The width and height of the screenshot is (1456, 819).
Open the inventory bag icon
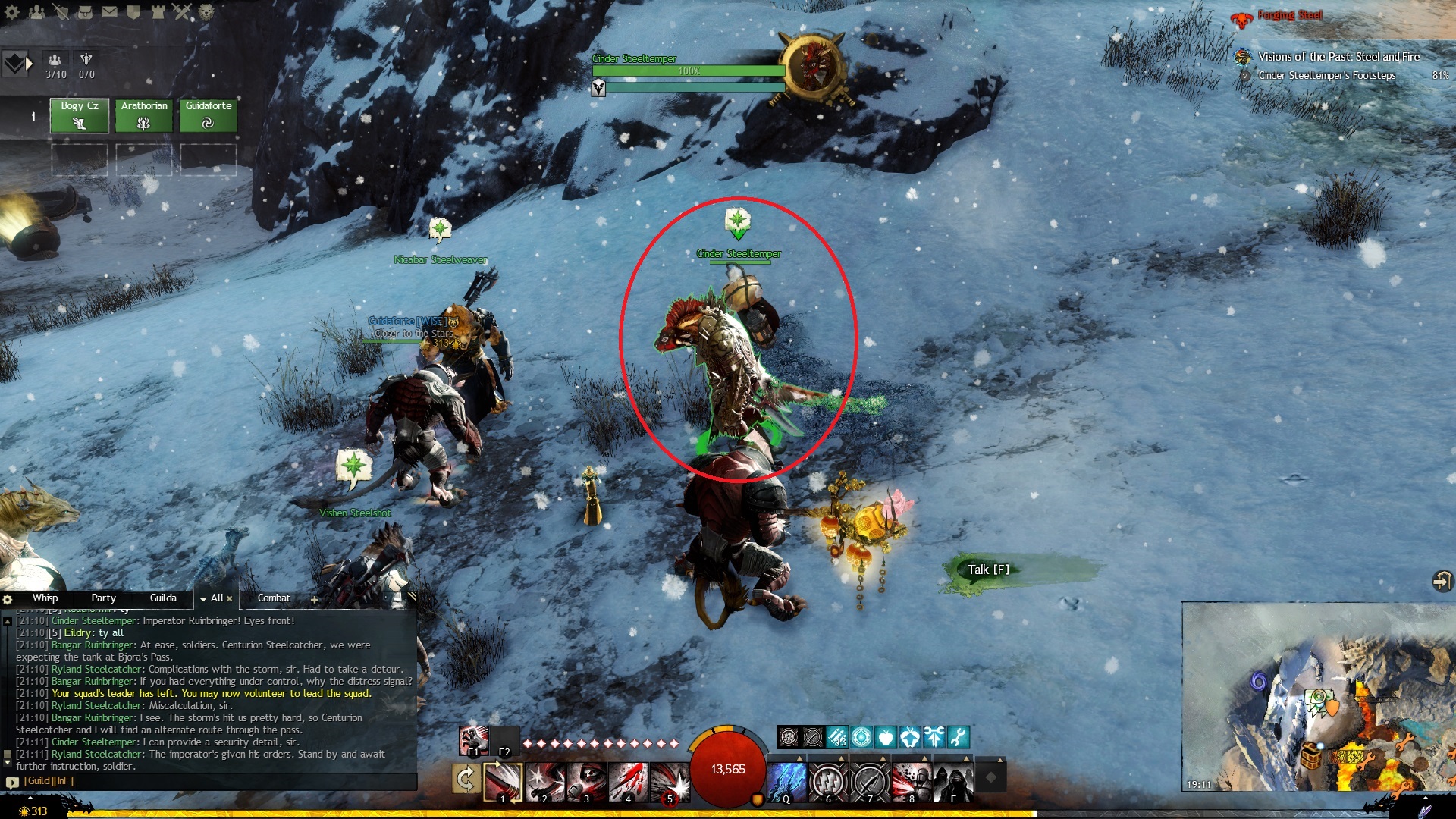point(85,11)
